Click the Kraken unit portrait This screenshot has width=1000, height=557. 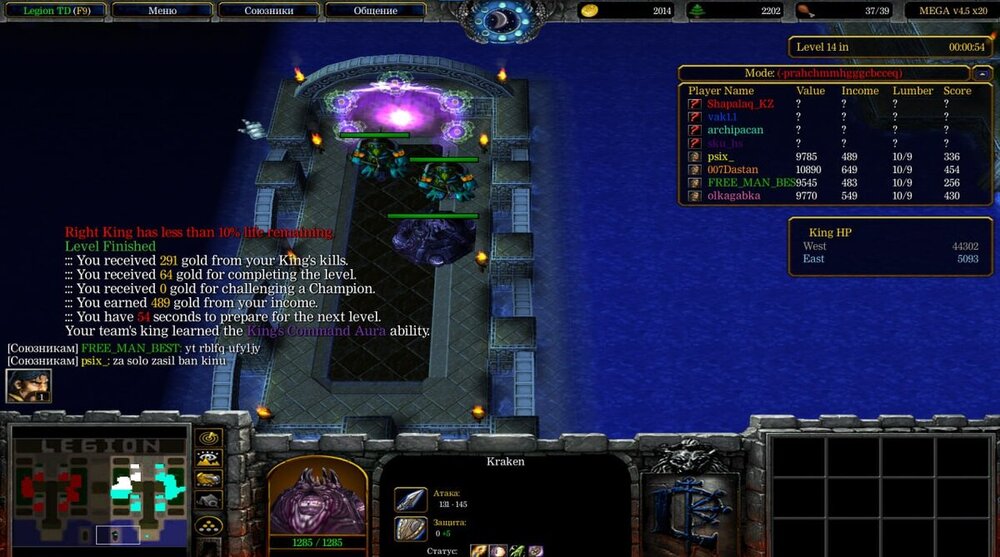(317, 494)
